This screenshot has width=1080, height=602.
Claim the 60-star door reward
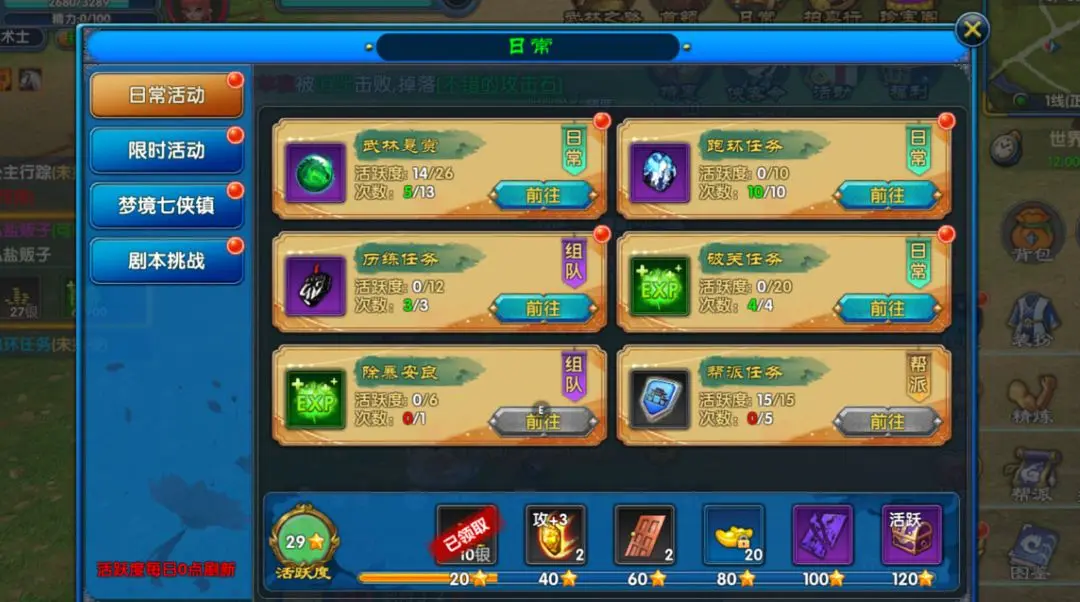point(645,535)
